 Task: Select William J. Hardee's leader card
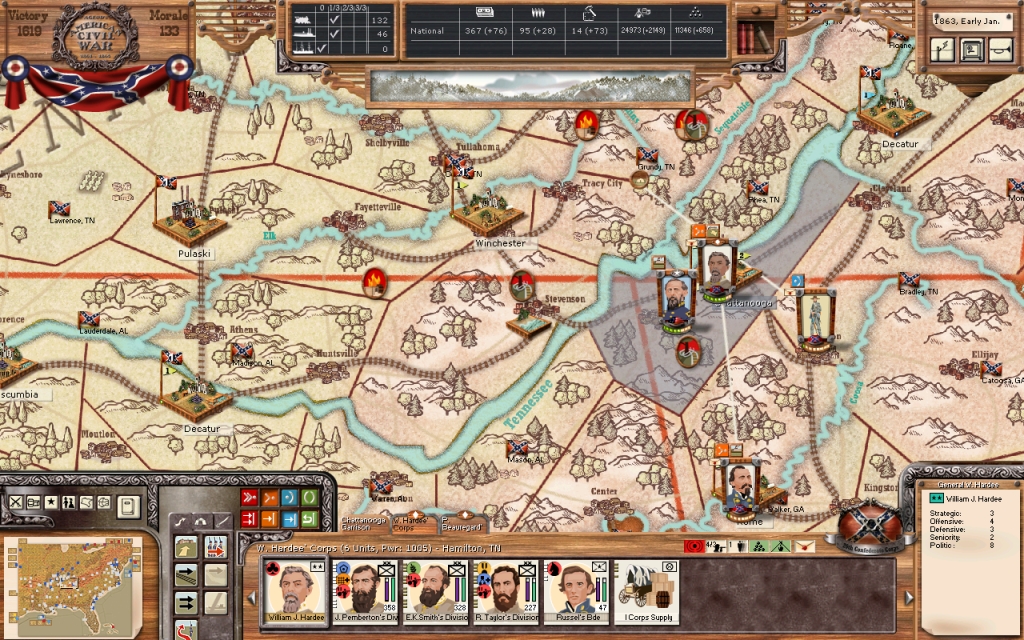pyautogui.click(x=295, y=590)
